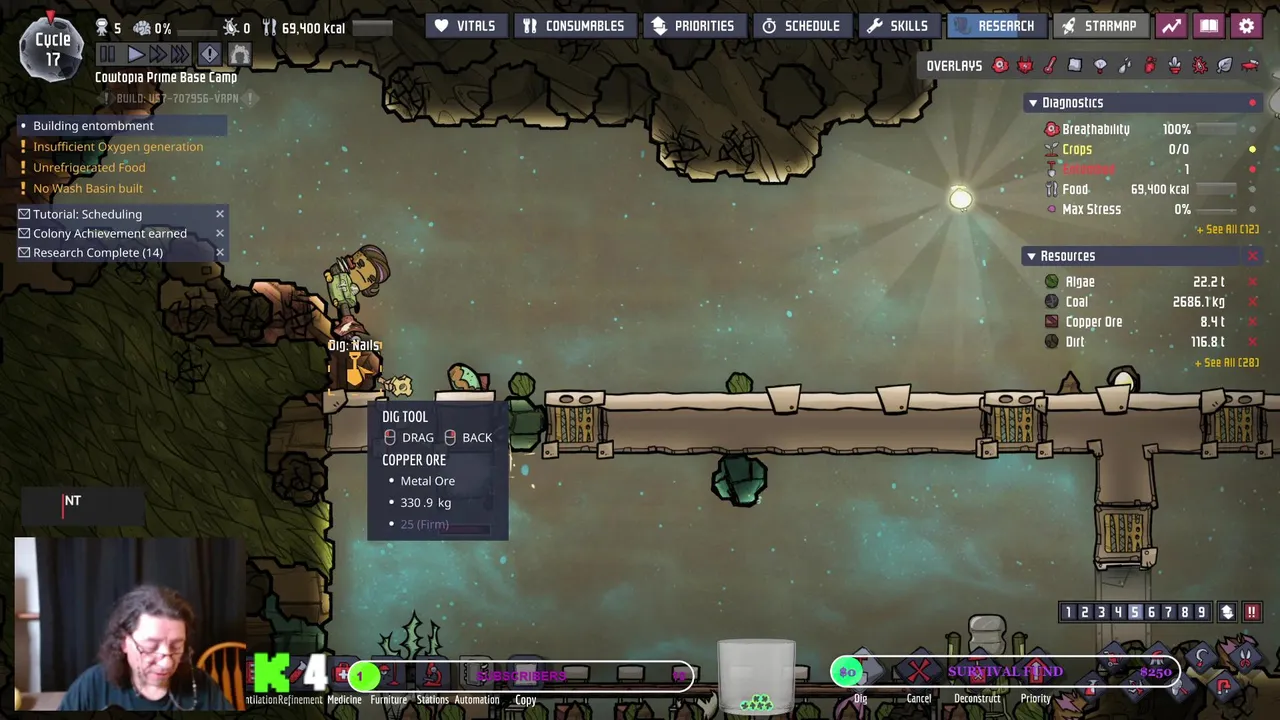Open the settings gear menu
1280x720 pixels.
[x=1246, y=26]
